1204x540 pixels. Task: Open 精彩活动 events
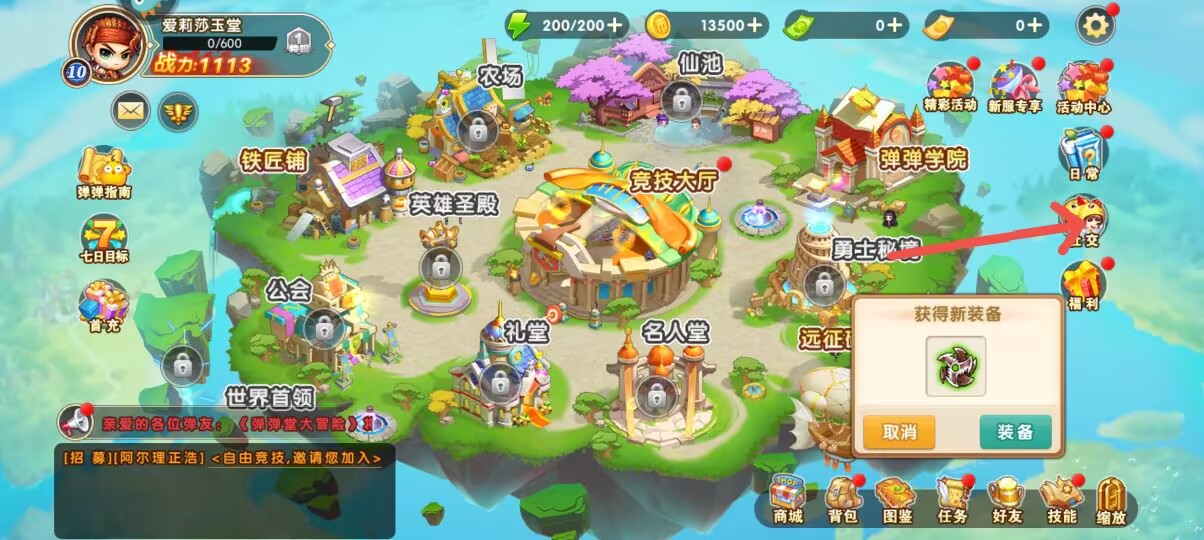click(950, 86)
